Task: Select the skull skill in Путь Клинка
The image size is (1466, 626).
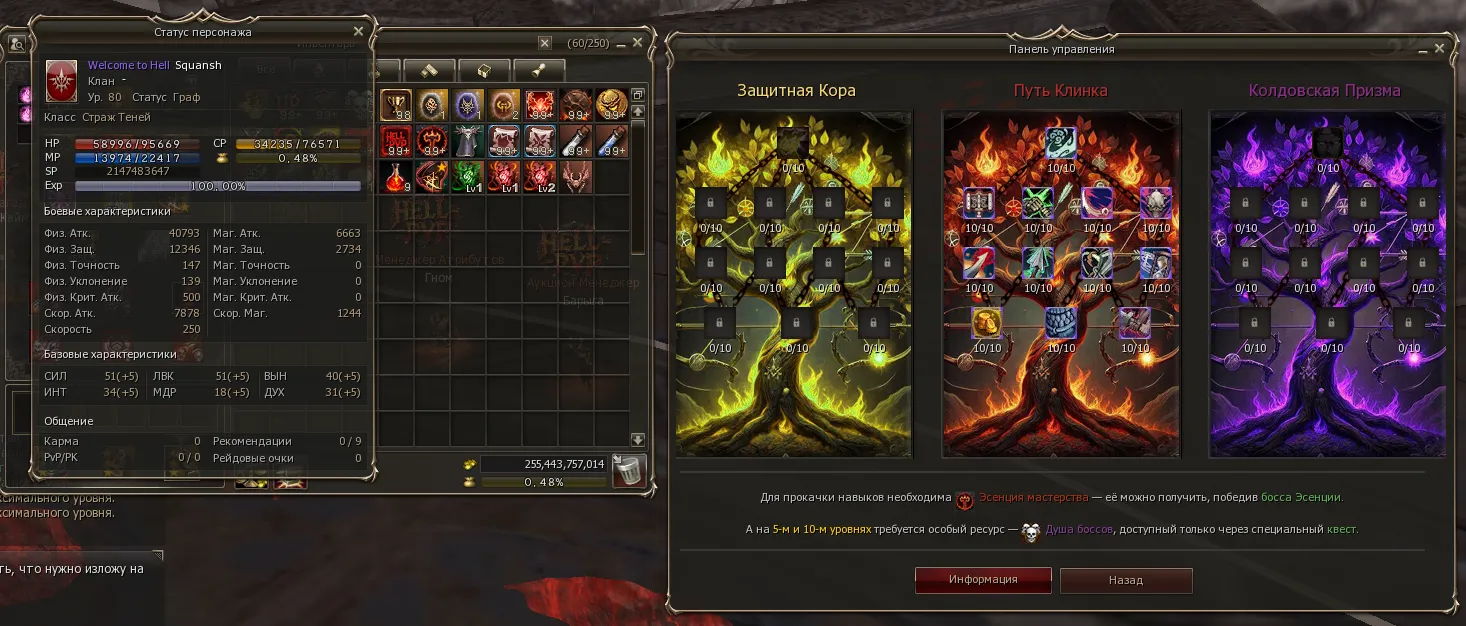Action: click(1155, 204)
